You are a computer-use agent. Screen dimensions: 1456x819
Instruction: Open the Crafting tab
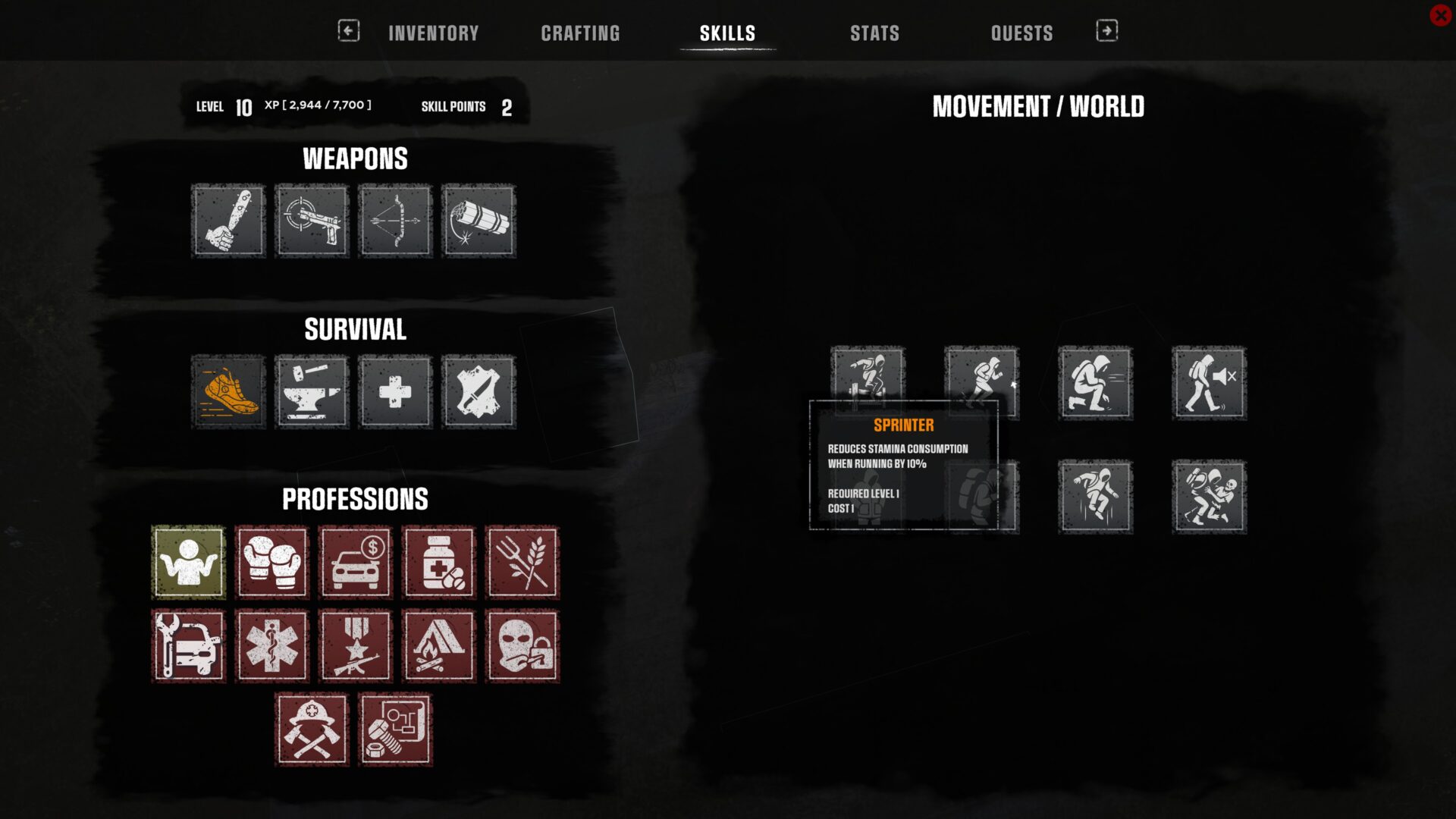click(x=580, y=33)
